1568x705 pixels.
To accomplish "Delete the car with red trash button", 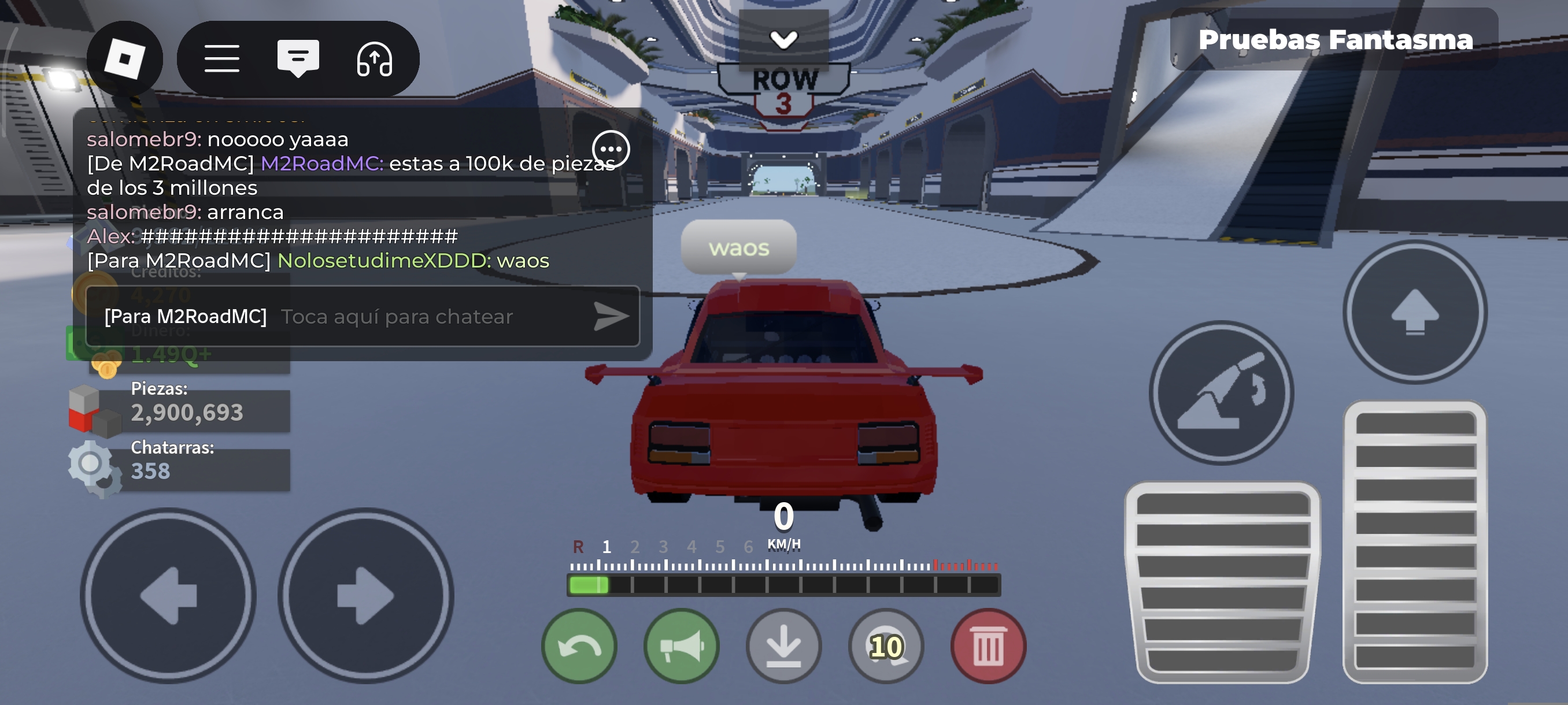I will click(988, 646).
